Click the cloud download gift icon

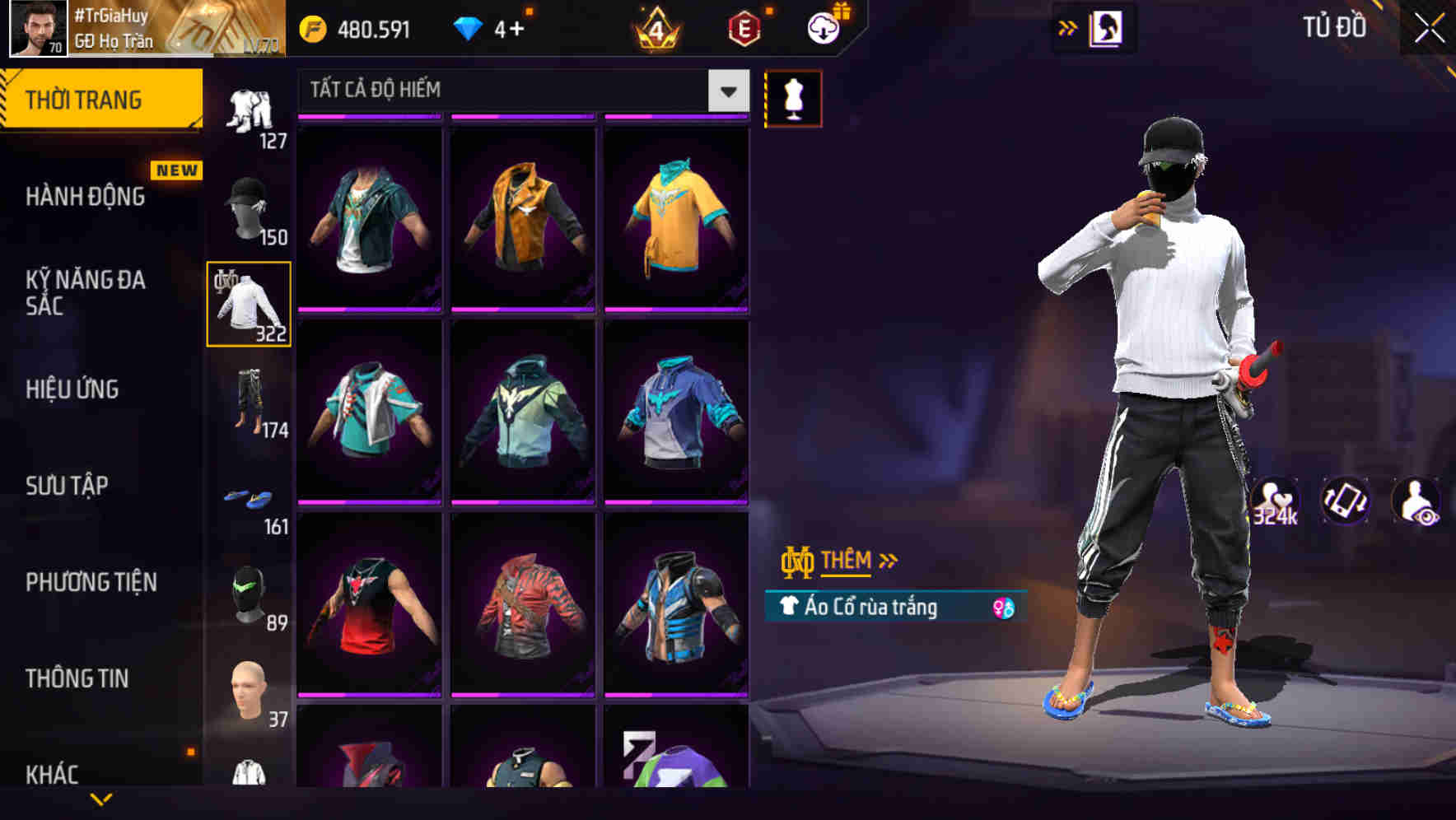[x=827, y=26]
